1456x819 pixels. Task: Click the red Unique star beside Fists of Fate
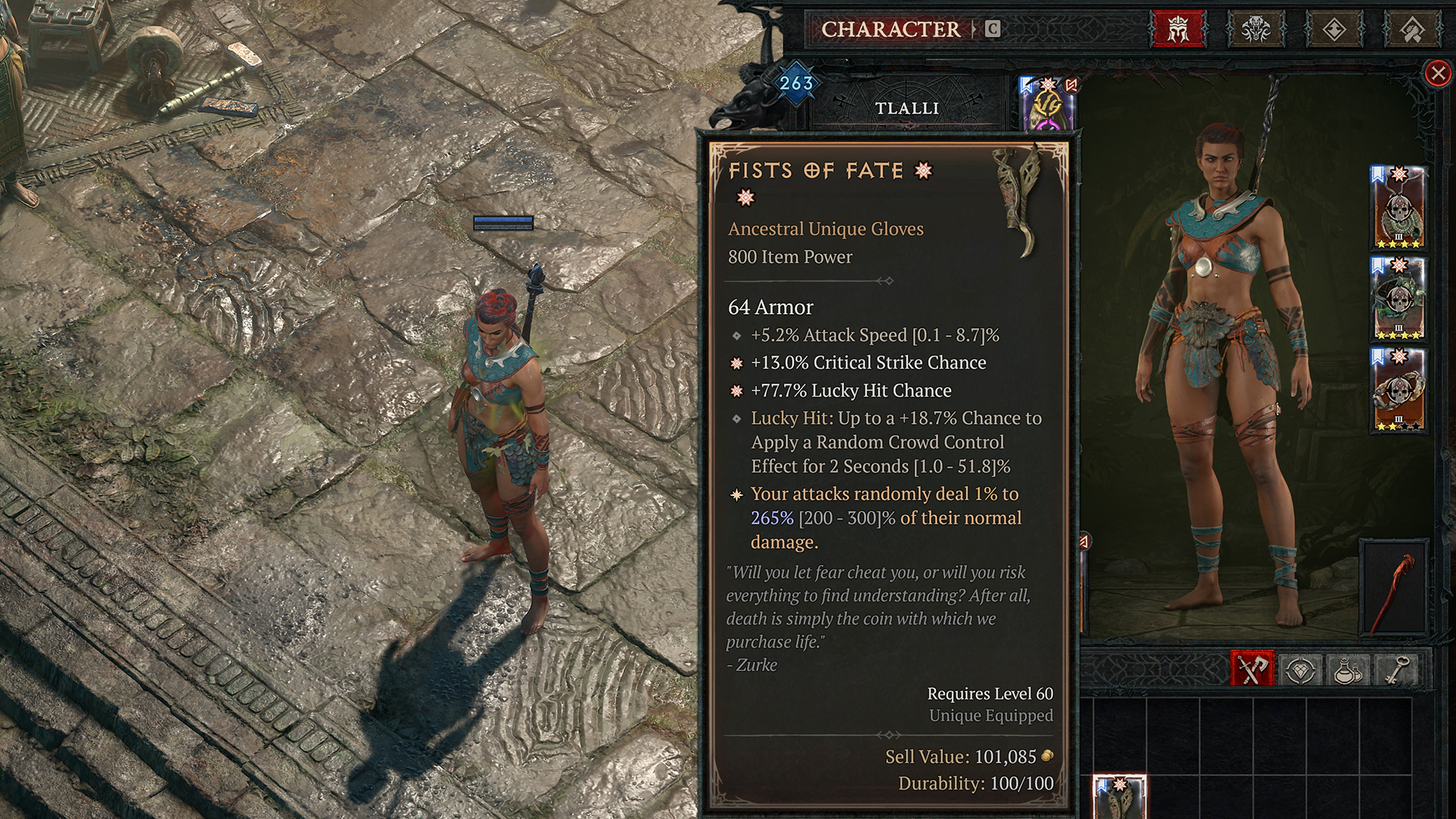922,171
